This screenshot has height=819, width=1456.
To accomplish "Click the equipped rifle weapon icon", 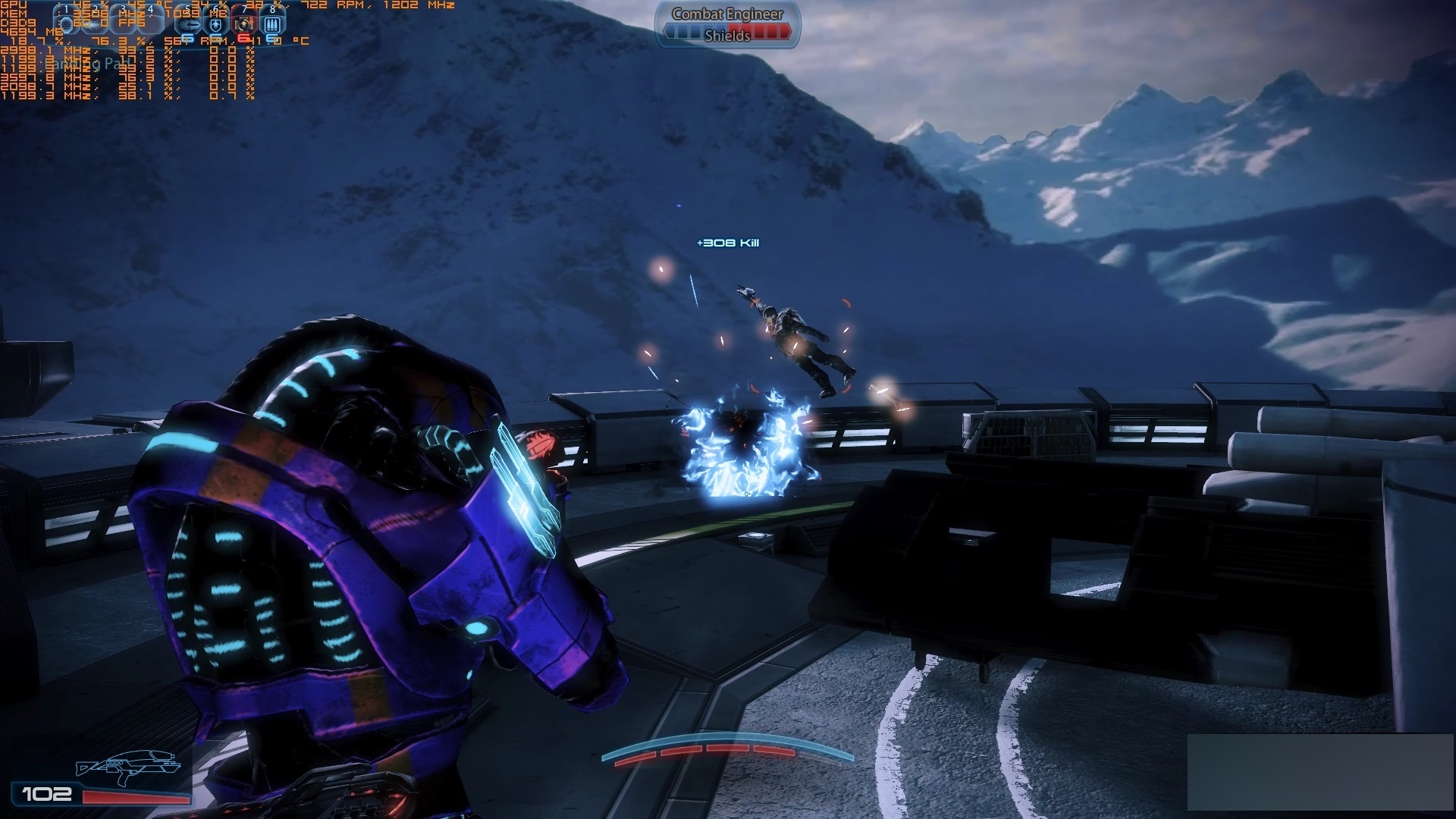I will [x=127, y=766].
